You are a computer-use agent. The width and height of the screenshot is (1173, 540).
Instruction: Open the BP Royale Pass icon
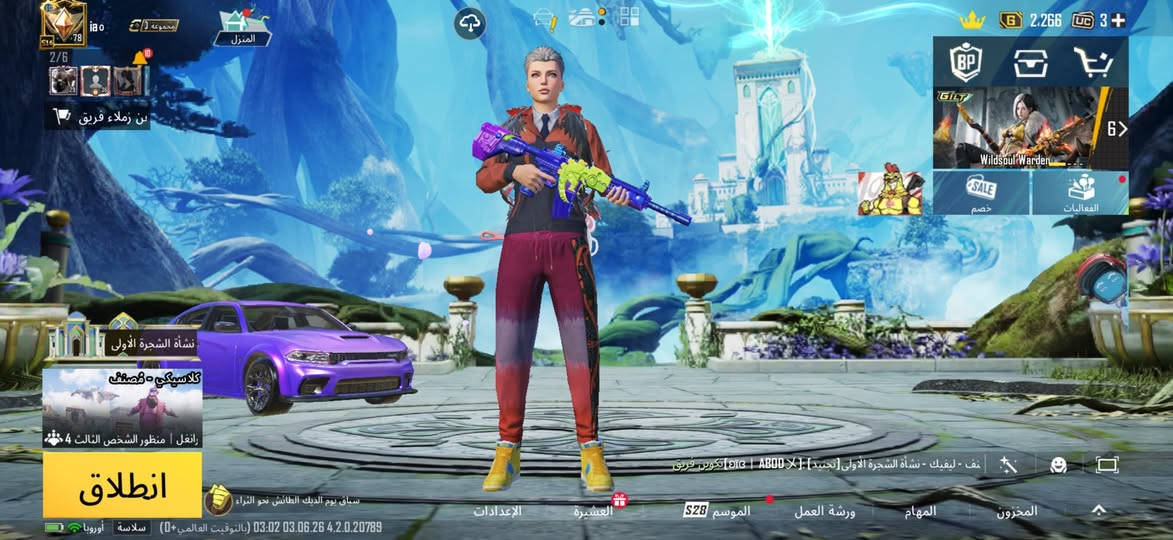(x=966, y=63)
